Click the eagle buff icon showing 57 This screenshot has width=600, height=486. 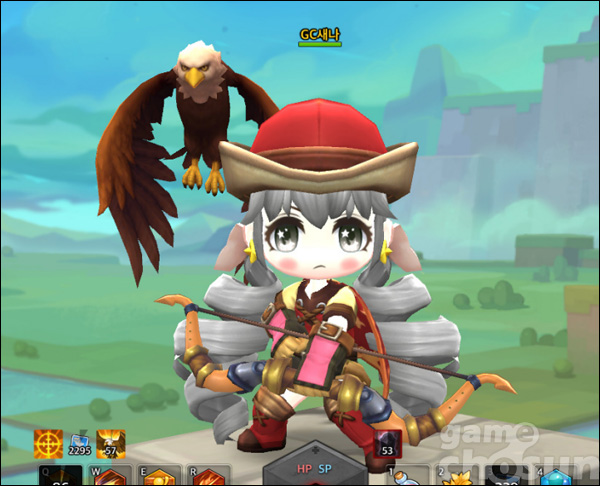coord(112,444)
